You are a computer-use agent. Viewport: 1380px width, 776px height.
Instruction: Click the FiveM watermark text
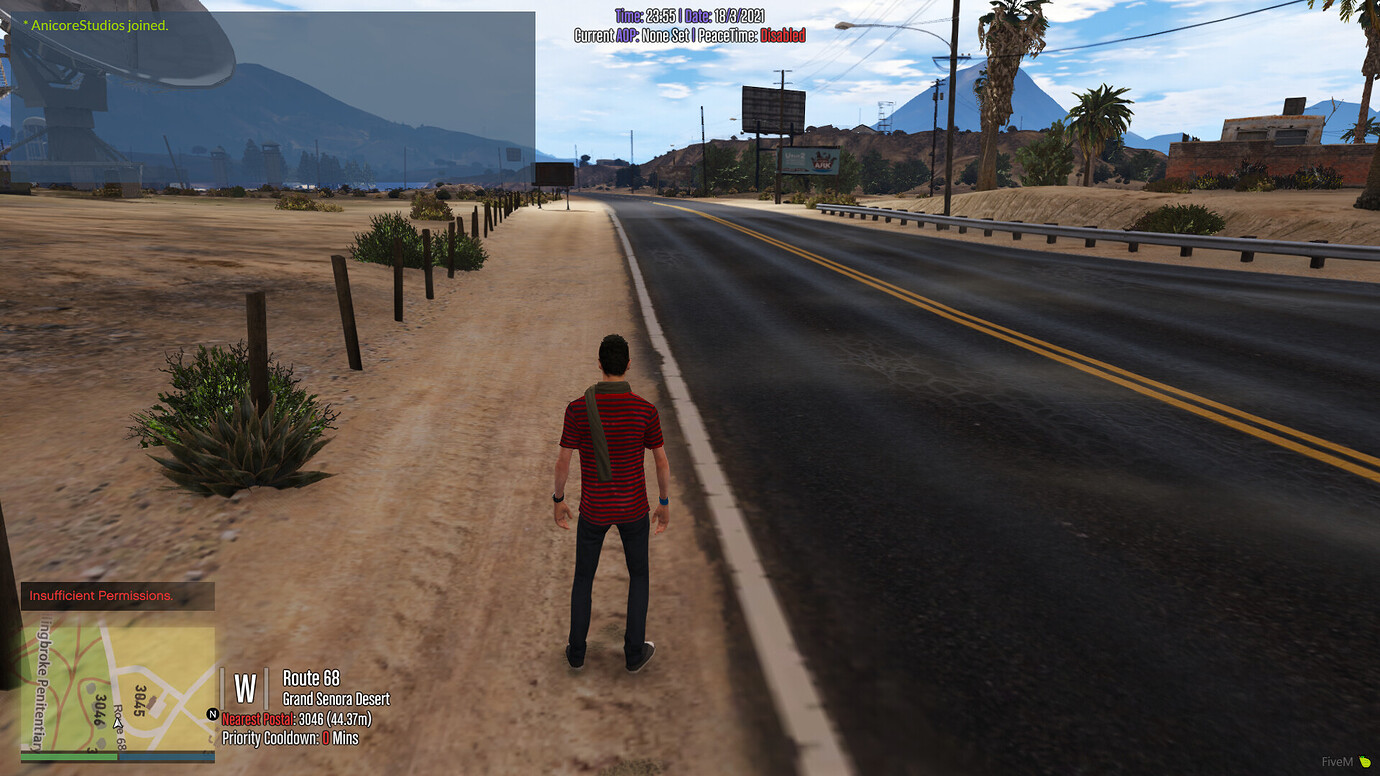pos(1335,763)
